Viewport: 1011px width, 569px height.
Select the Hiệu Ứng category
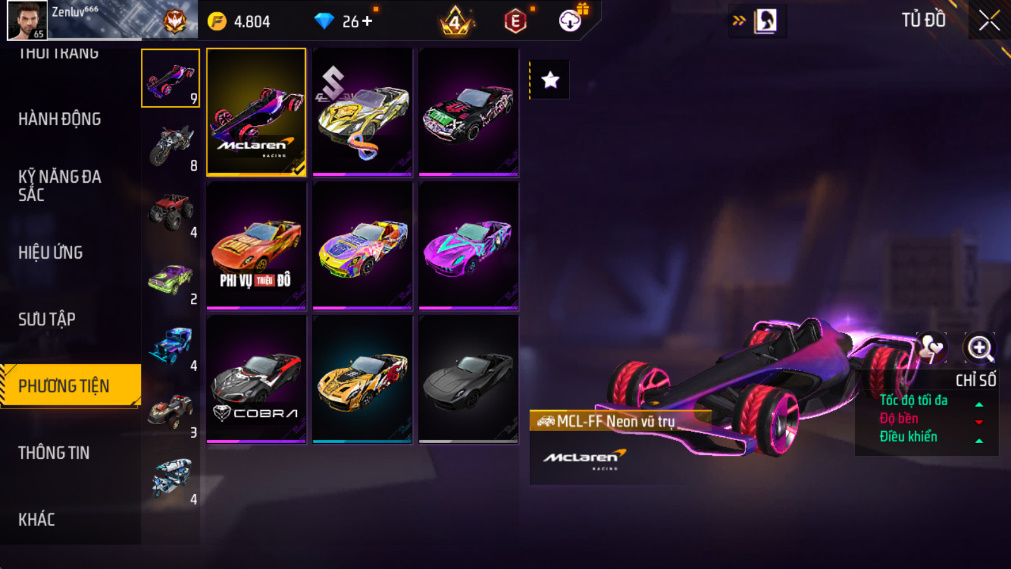click(x=51, y=253)
